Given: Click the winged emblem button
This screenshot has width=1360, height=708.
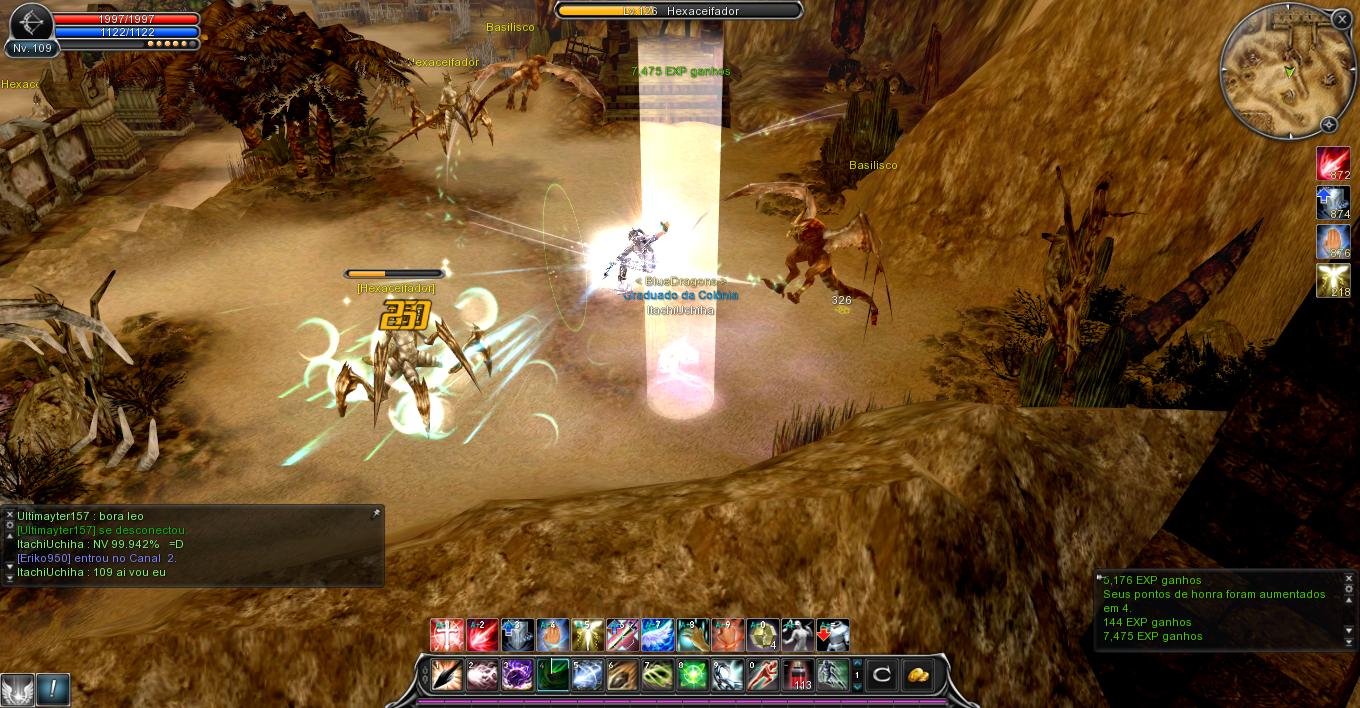Looking at the screenshot, I should point(17,689).
